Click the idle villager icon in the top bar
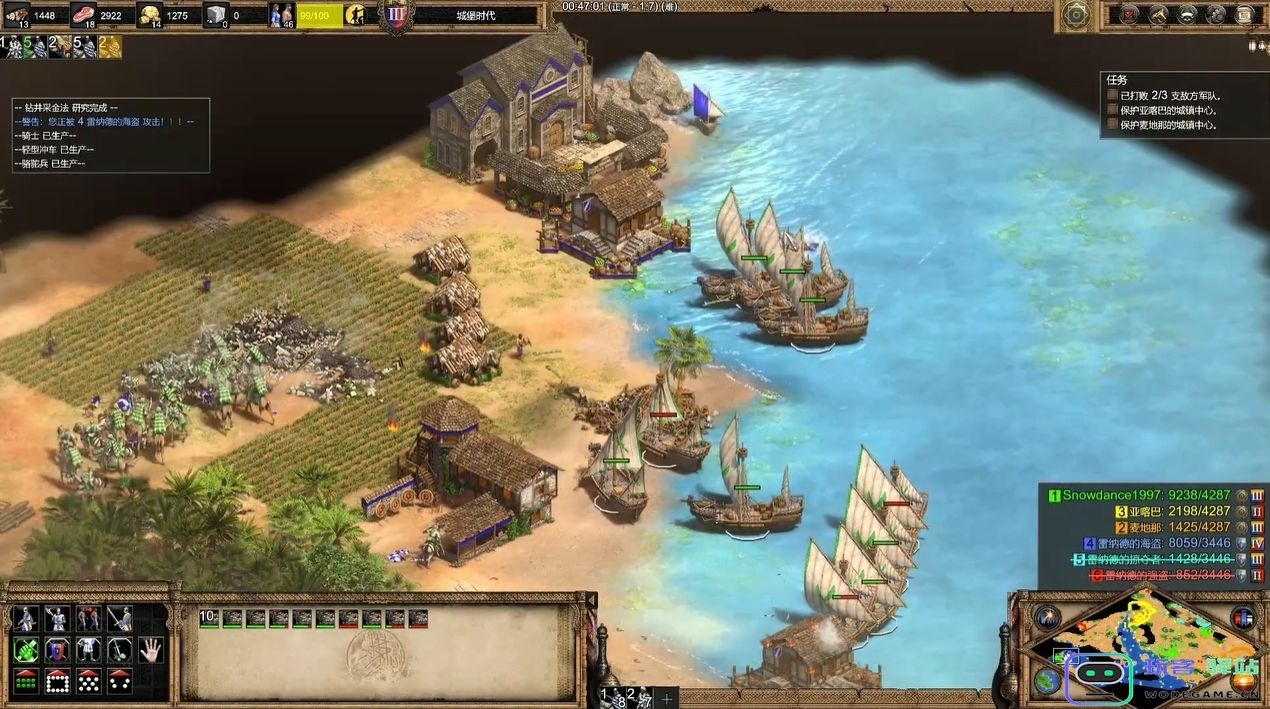 (x=355, y=15)
